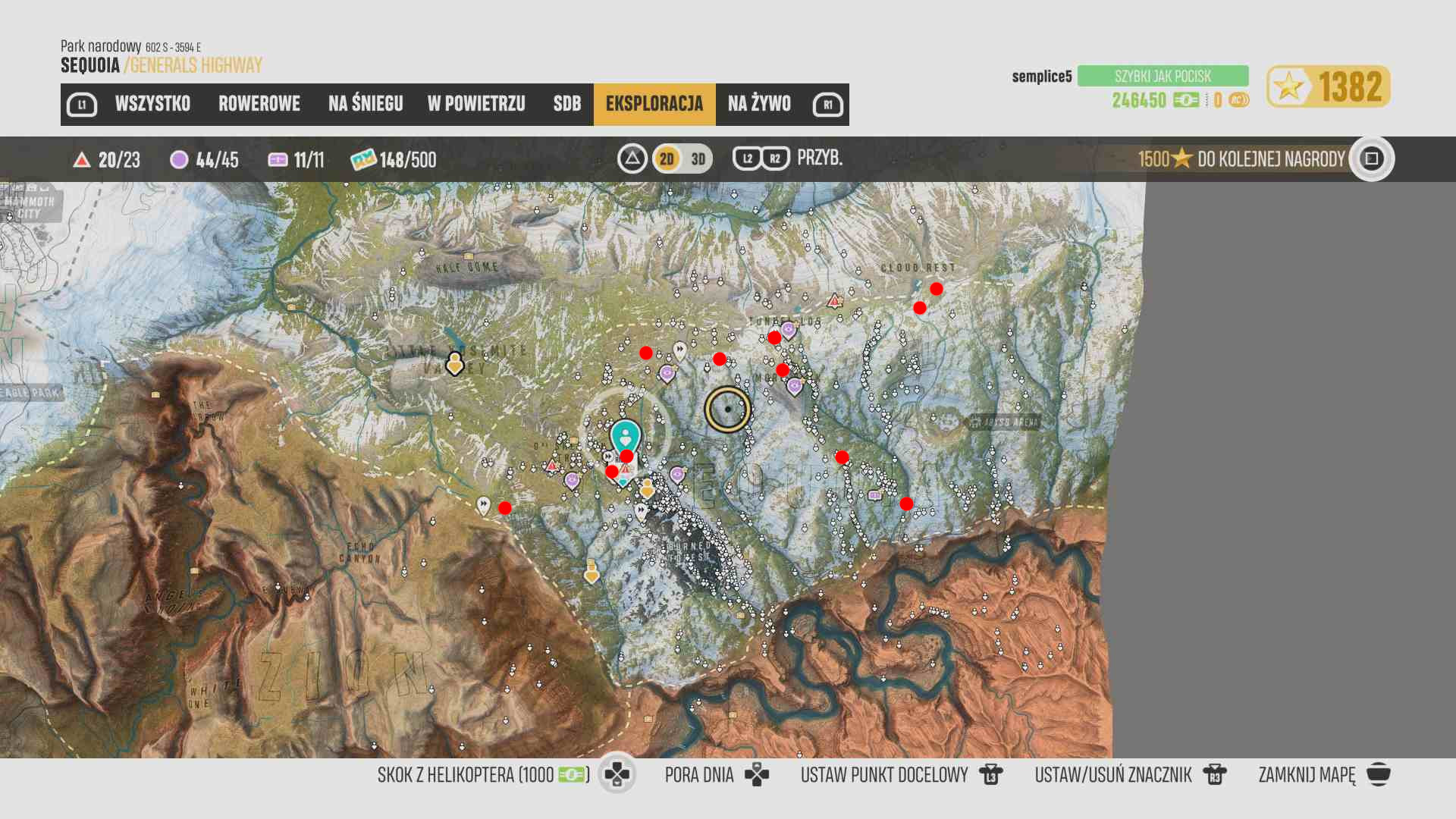
Task: Open the ROWEROWE category tab
Action: pos(259,104)
